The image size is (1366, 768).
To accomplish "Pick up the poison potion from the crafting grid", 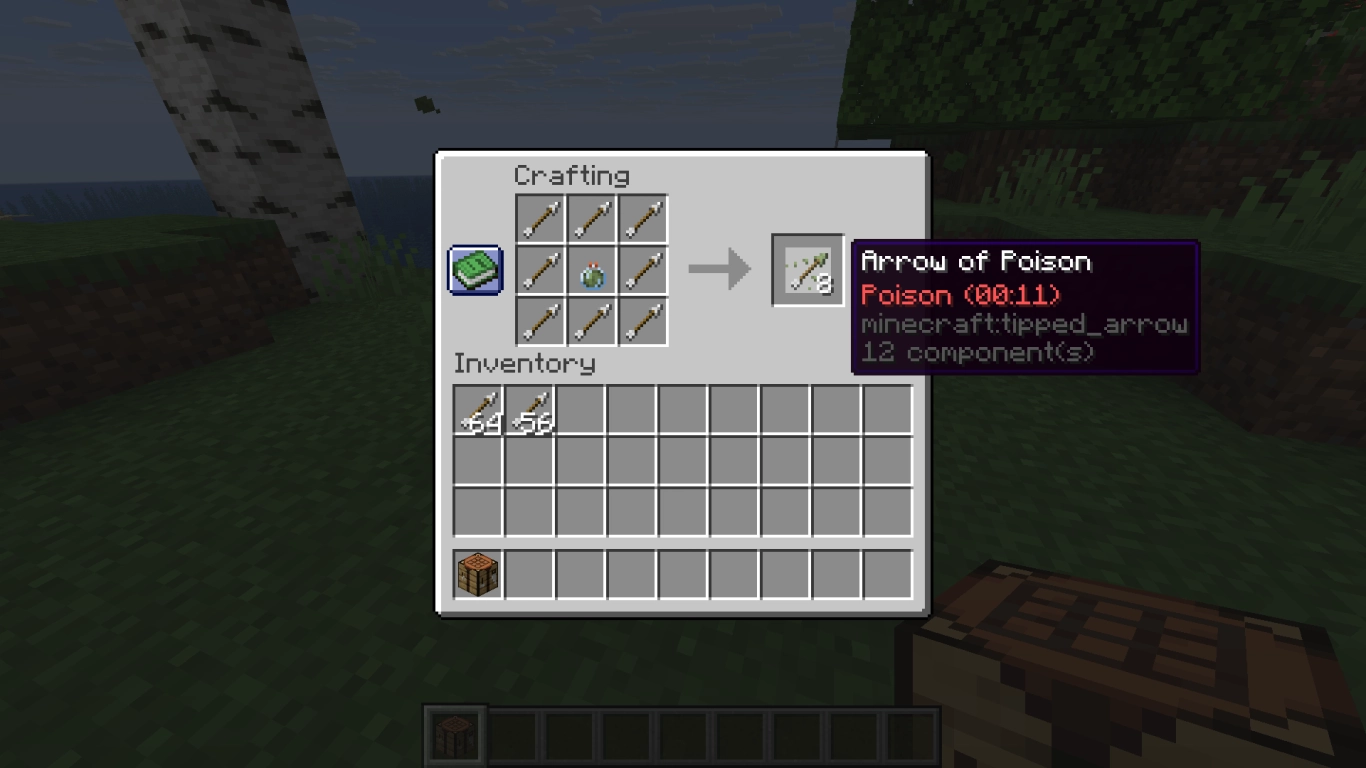I will click(x=591, y=270).
